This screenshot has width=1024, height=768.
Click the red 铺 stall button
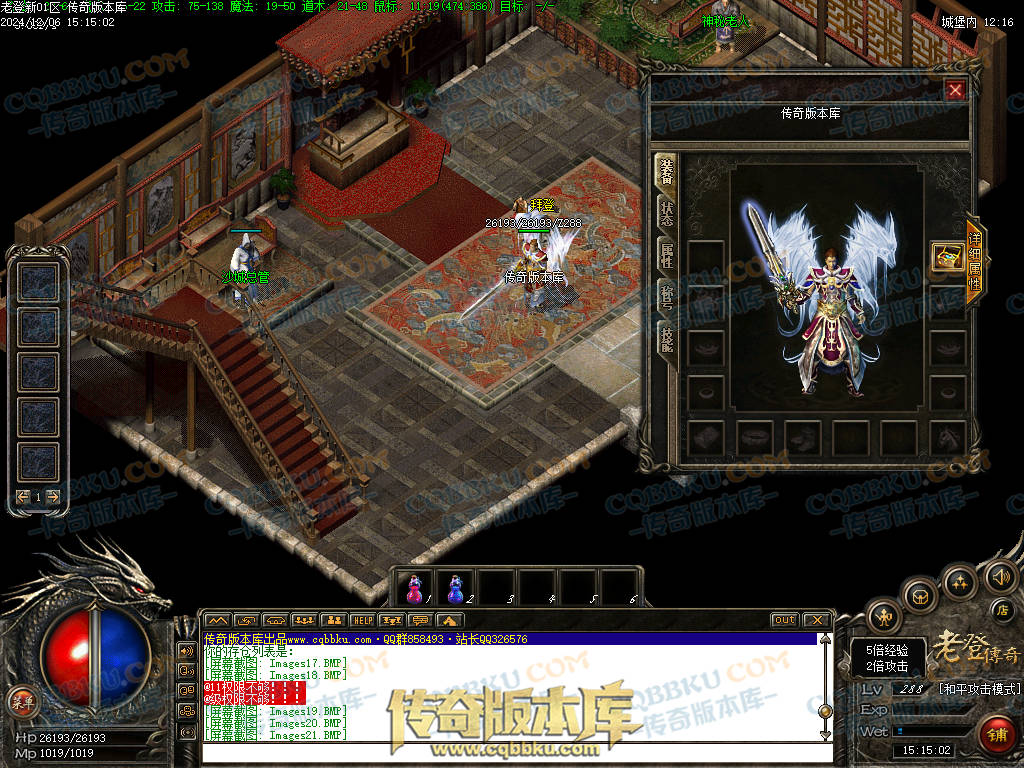tap(996, 734)
